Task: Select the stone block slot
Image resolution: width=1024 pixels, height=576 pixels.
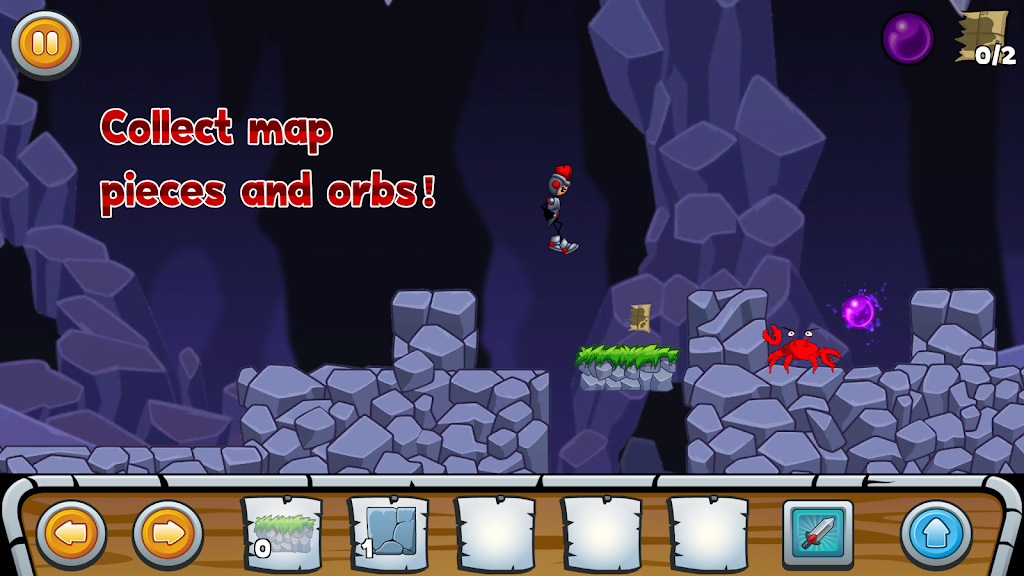Action: point(388,532)
